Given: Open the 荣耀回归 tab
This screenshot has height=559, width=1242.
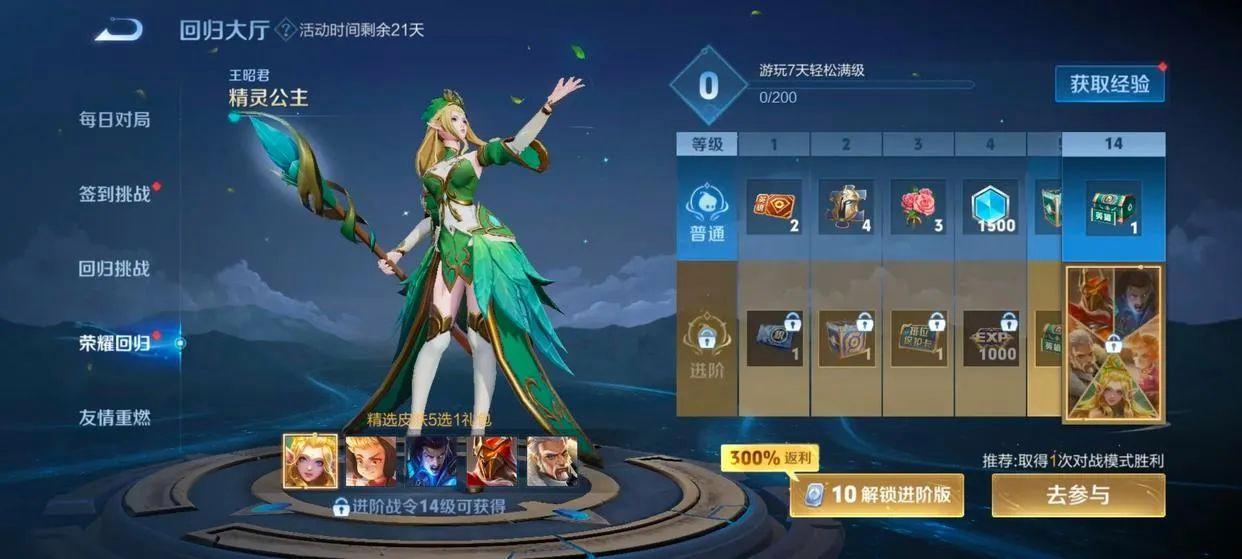Looking at the screenshot, I should coord(115,343).
